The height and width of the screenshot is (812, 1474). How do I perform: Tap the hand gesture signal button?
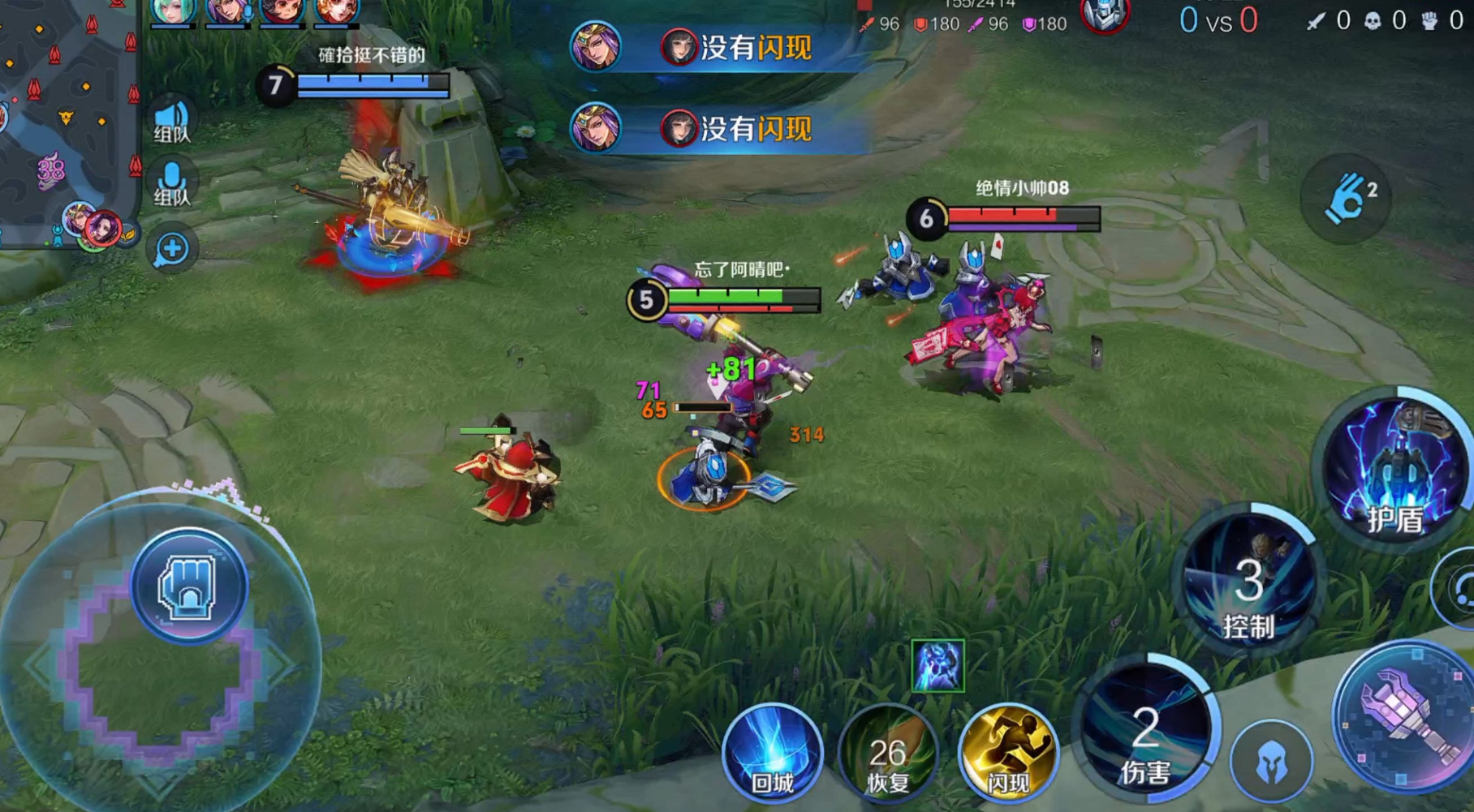click(1345, 199)
